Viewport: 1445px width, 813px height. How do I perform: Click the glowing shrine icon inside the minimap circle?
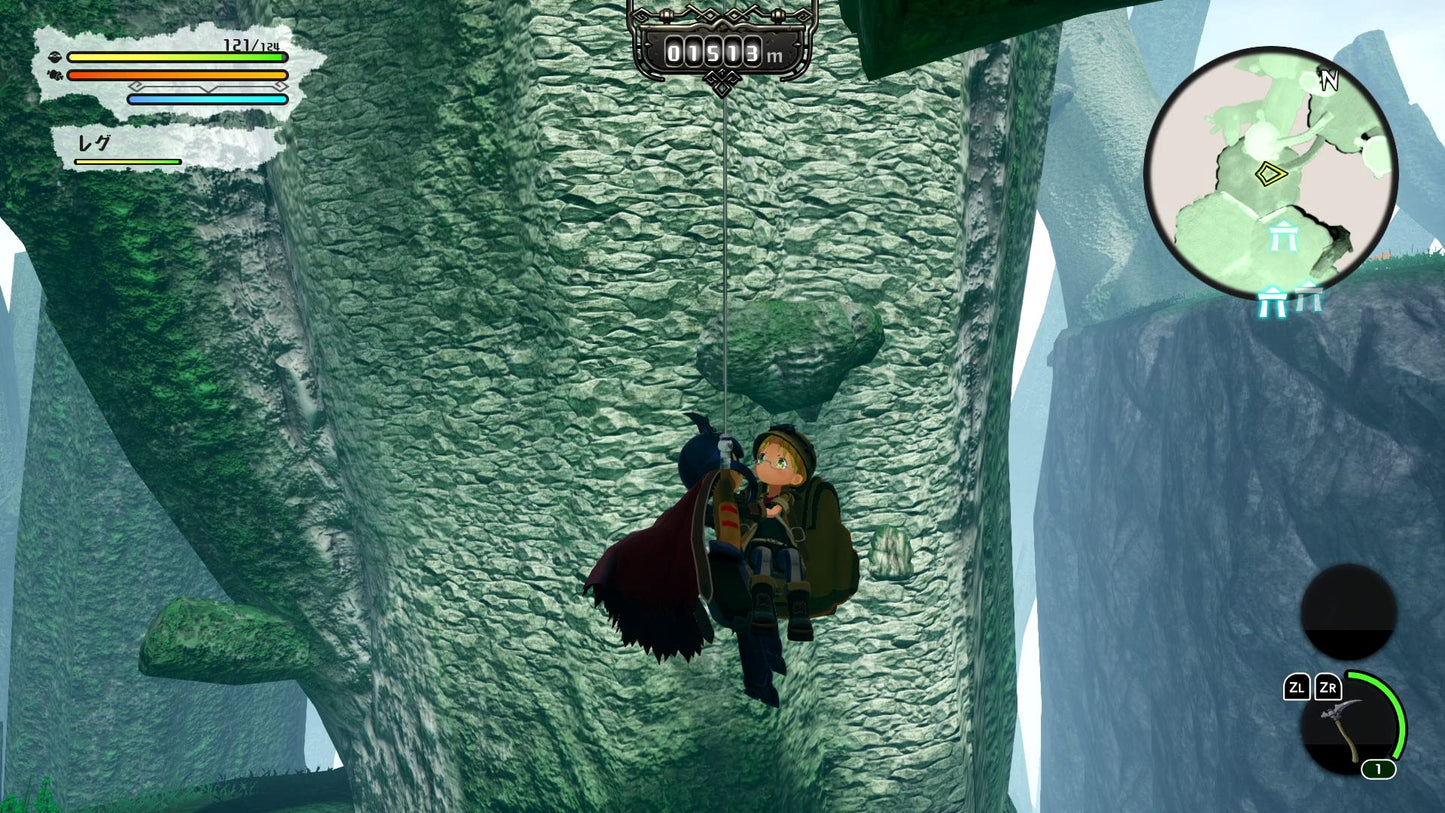(1286, 236)
